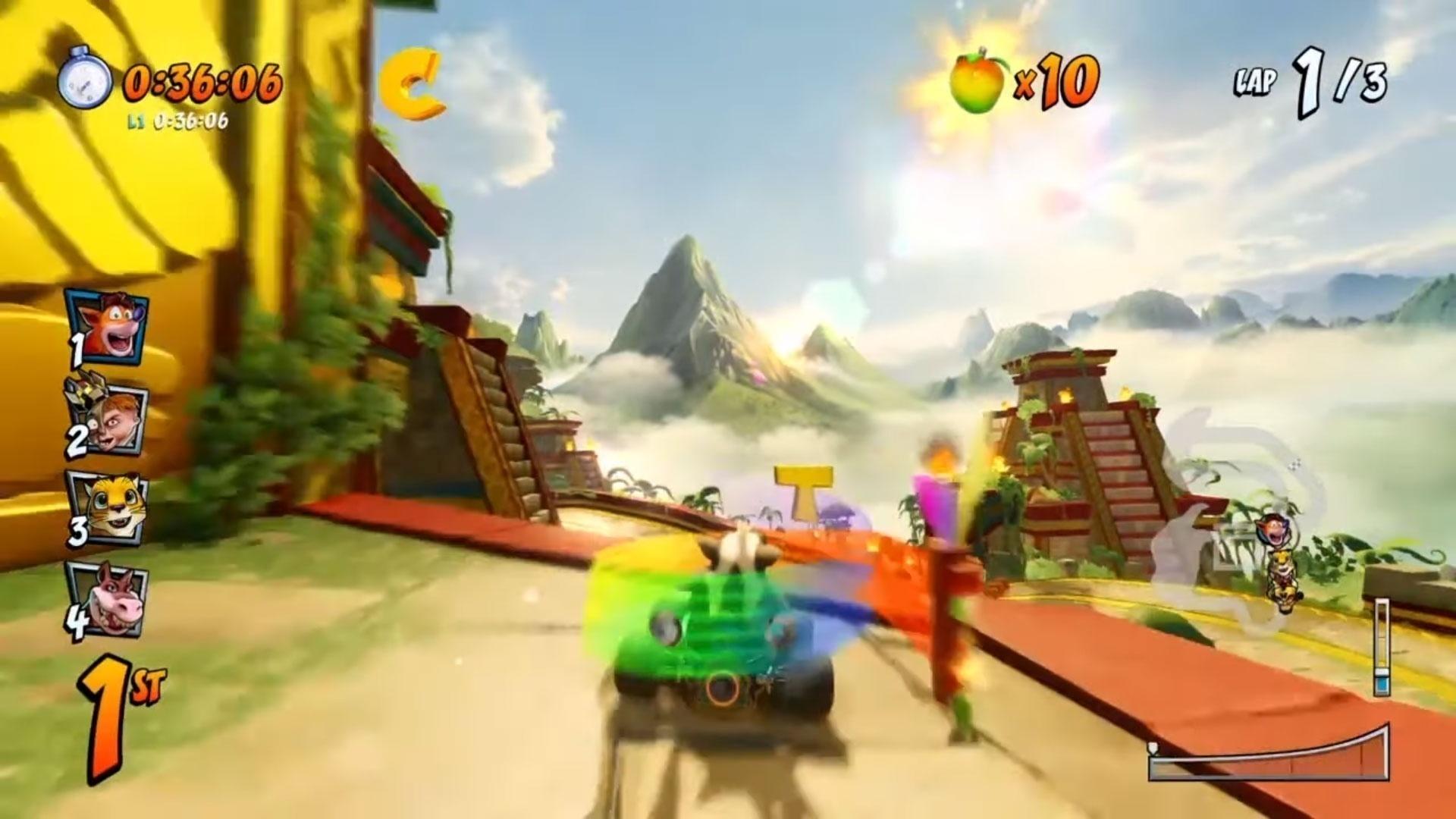The width and height of the screenshot is (1456, 819).
Task: Click the stopwatch timer icon
Action: click(86, 78)
